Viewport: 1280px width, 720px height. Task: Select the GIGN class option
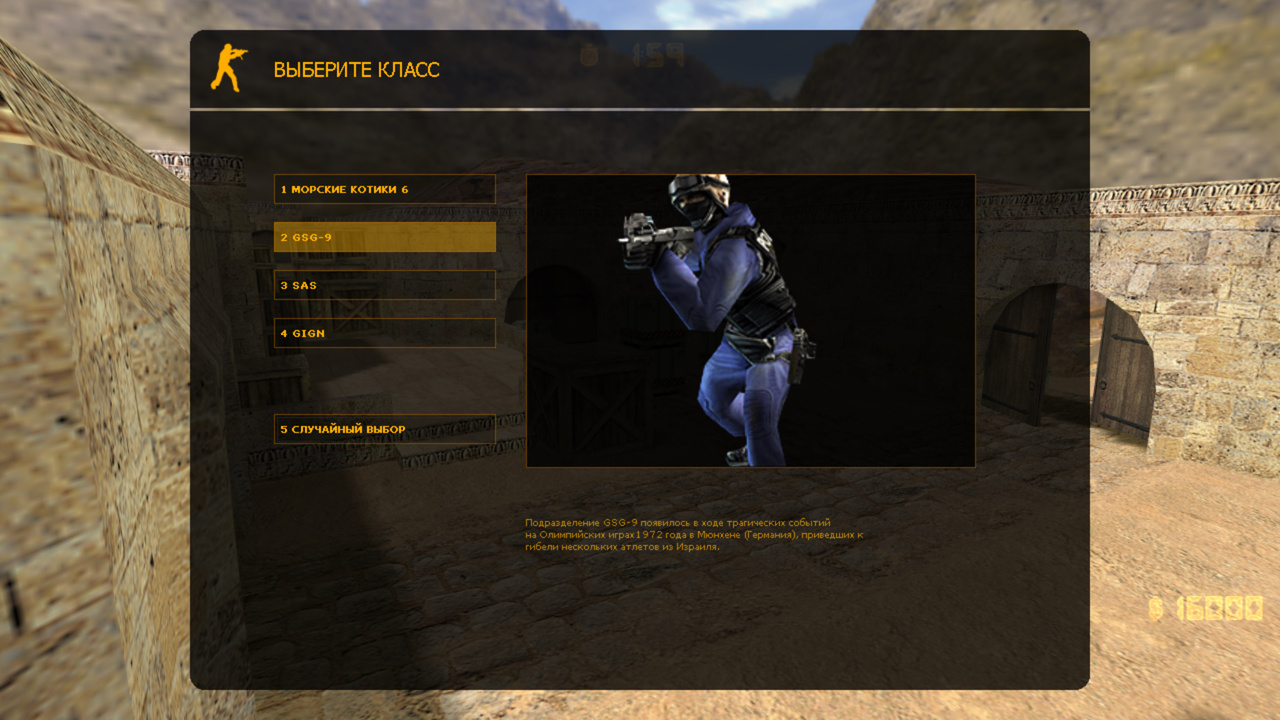pos(384,332)
